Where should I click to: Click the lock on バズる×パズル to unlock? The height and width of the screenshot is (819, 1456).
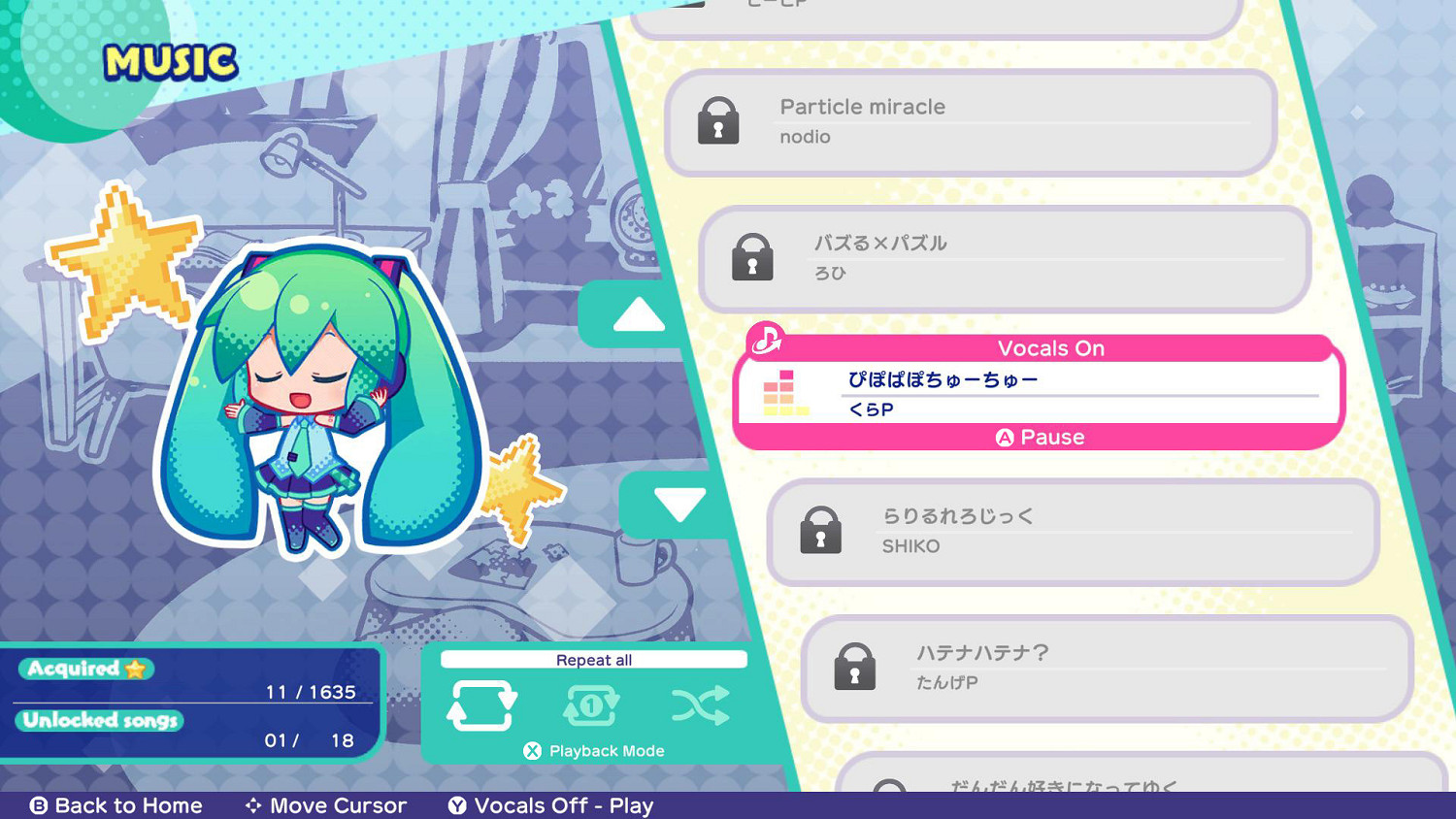point(753,258)
